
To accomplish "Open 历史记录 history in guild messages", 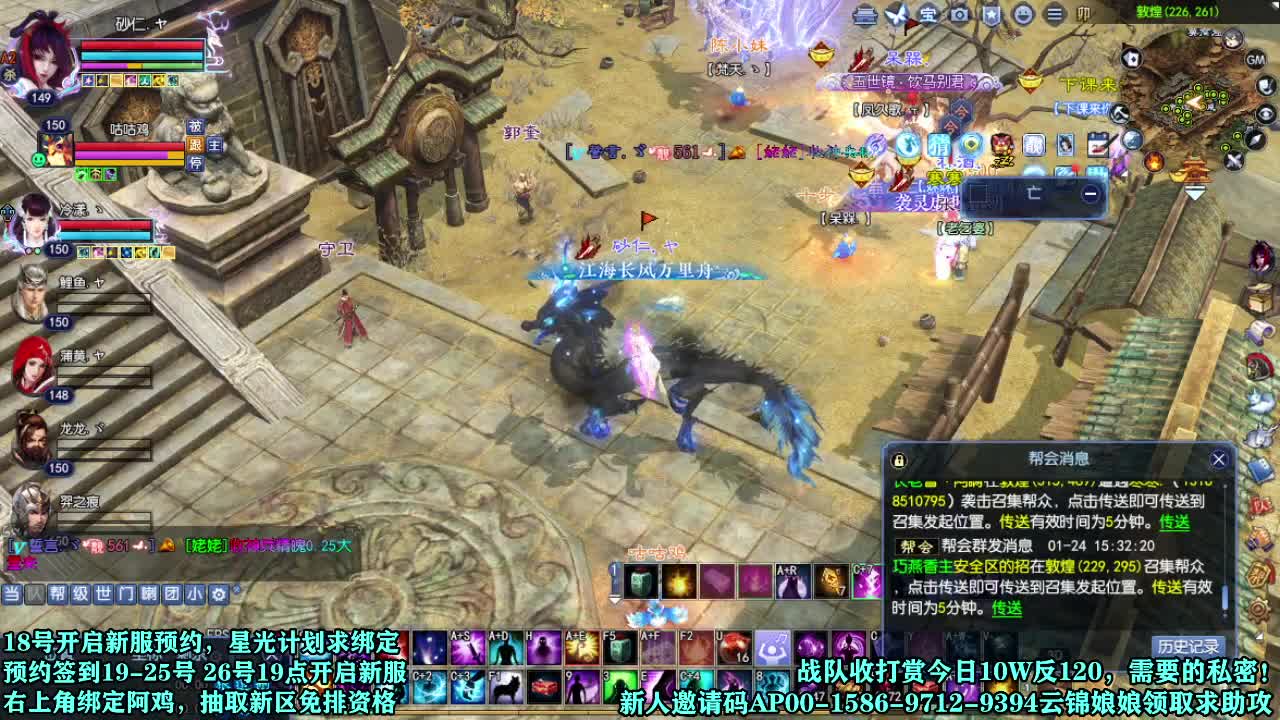I will point(1187,645).
